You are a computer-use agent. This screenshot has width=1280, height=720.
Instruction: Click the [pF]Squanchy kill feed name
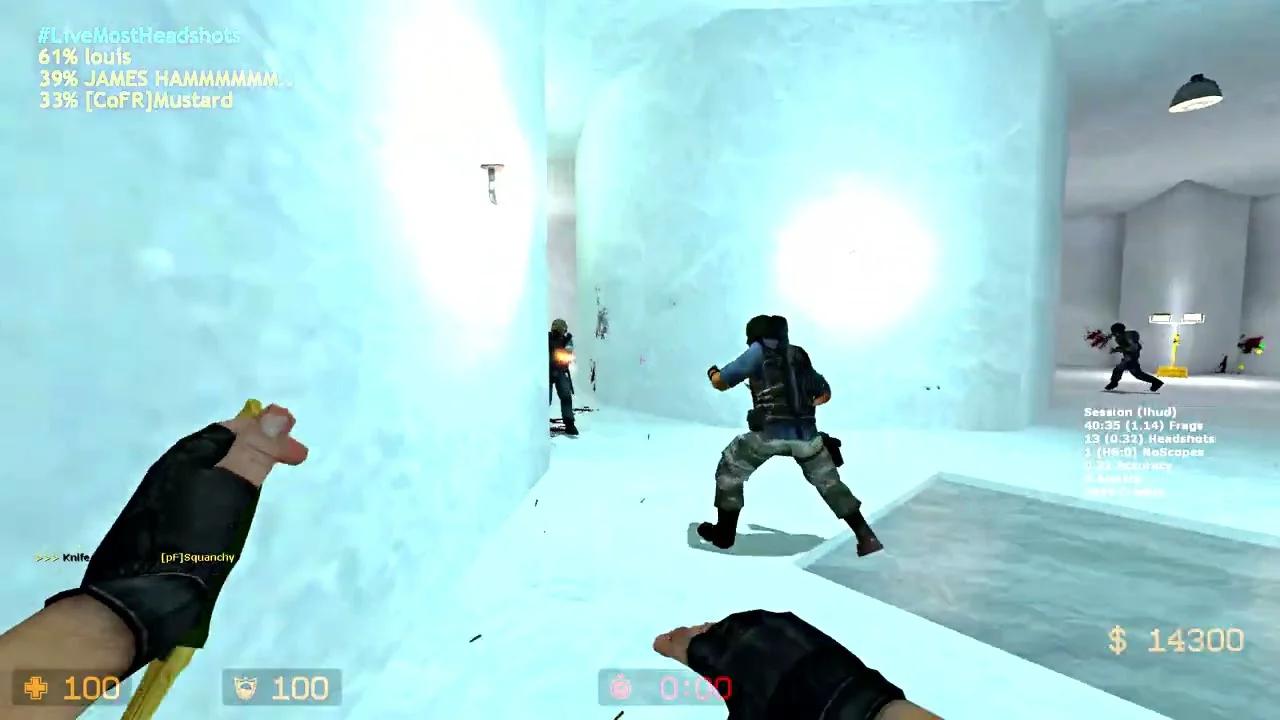195,556
